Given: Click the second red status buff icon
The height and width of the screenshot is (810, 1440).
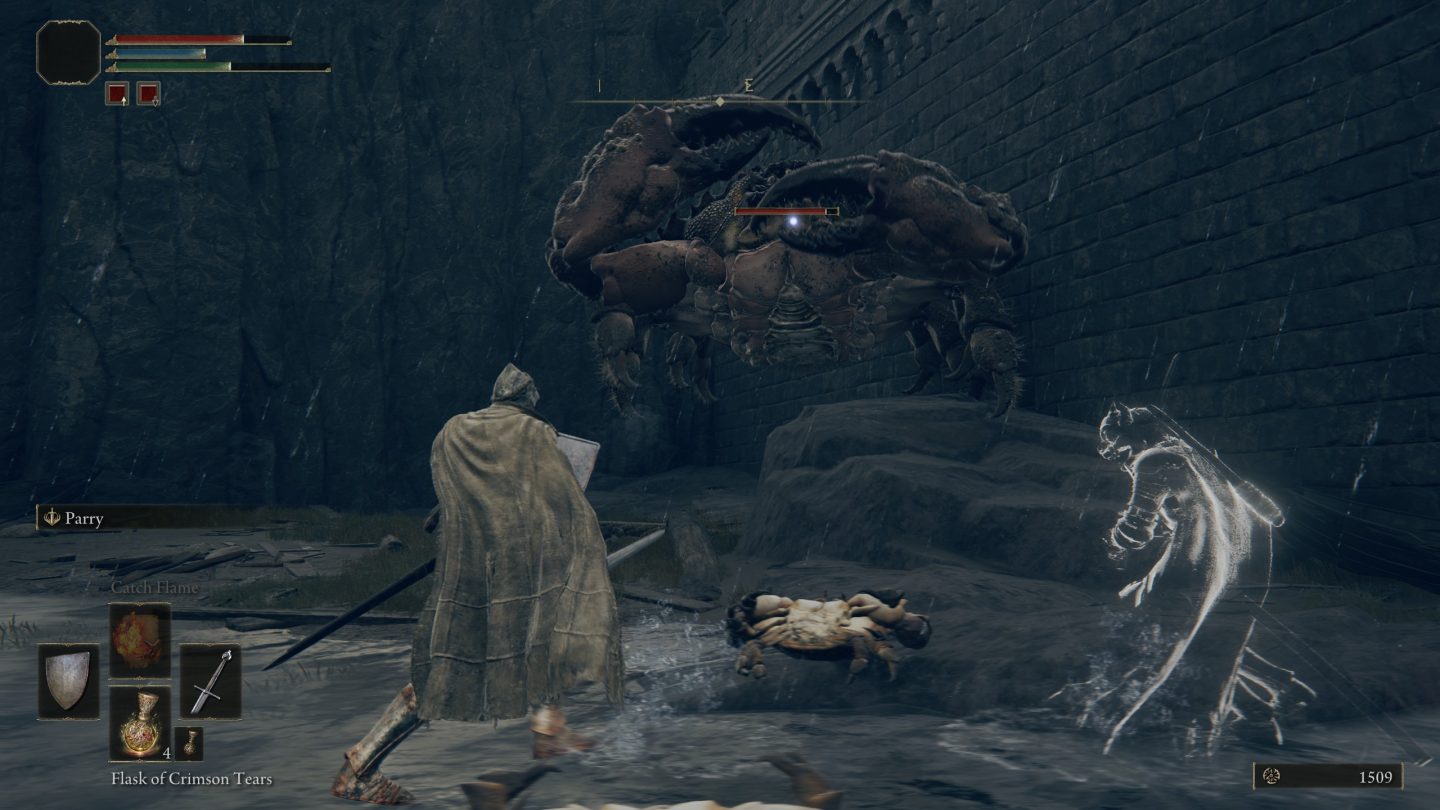Looking at the screenshot, I should [x=148, y=94].
